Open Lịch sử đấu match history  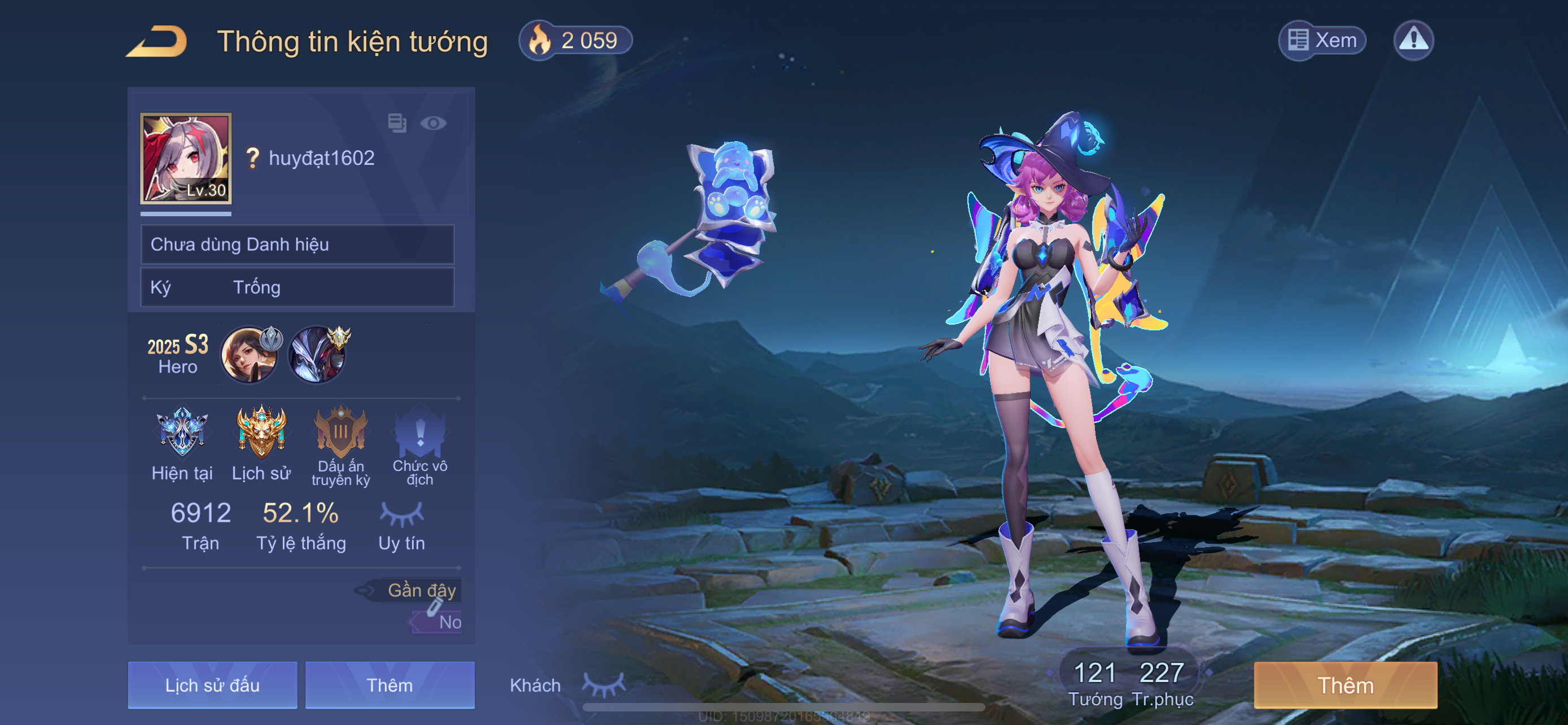pos(212,685)
